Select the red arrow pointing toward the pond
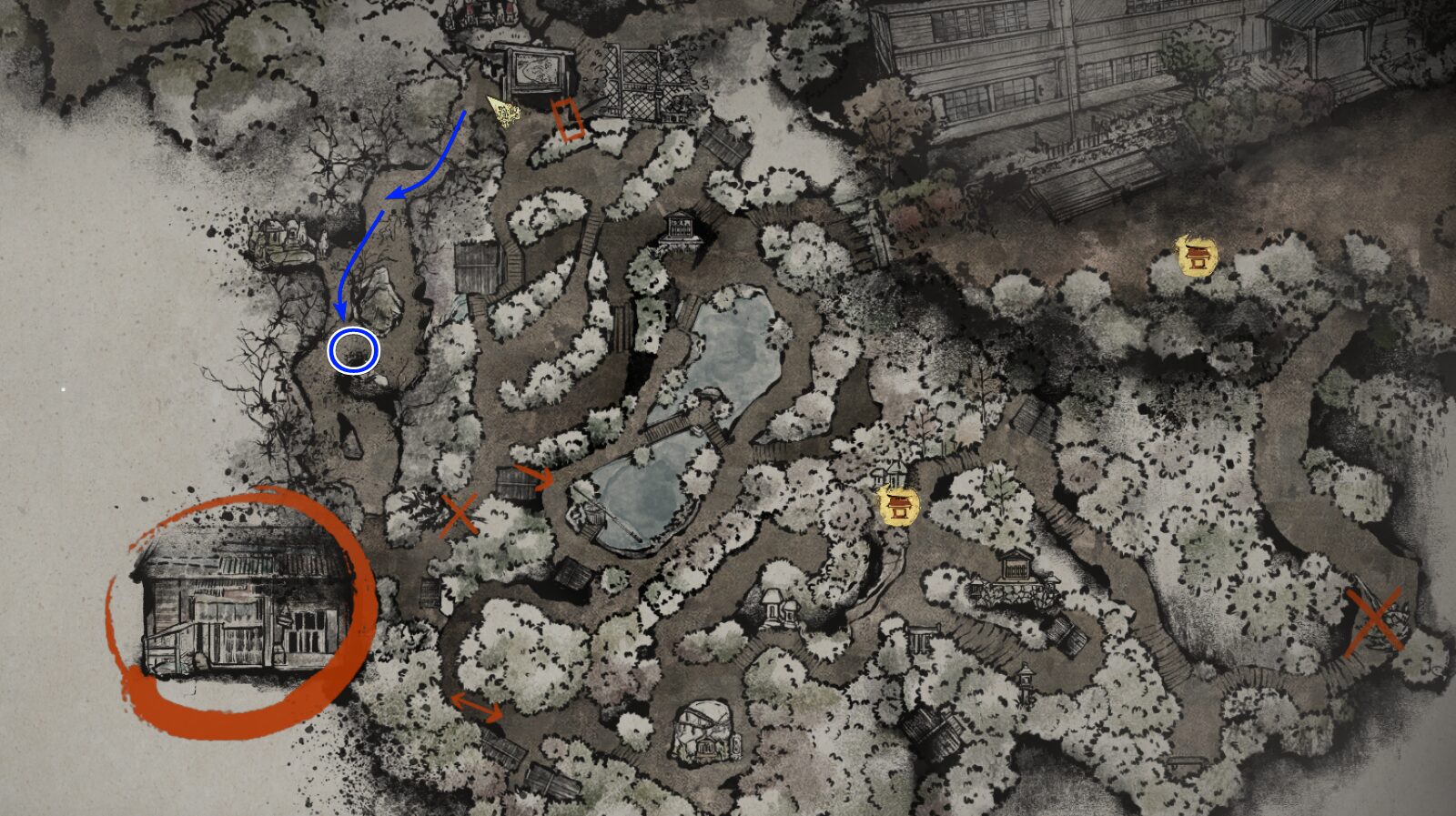Screen dimensions: 1456x816 tap(537, 477)
